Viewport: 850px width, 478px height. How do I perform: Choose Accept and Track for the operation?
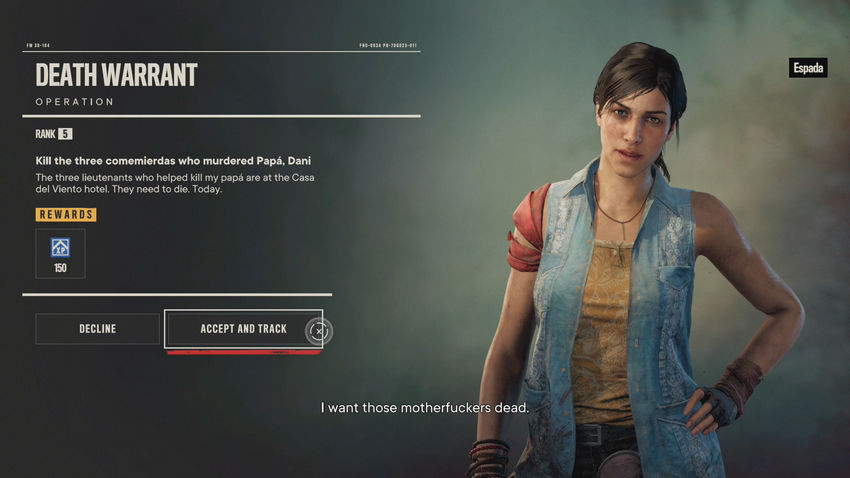pos(243,329)
